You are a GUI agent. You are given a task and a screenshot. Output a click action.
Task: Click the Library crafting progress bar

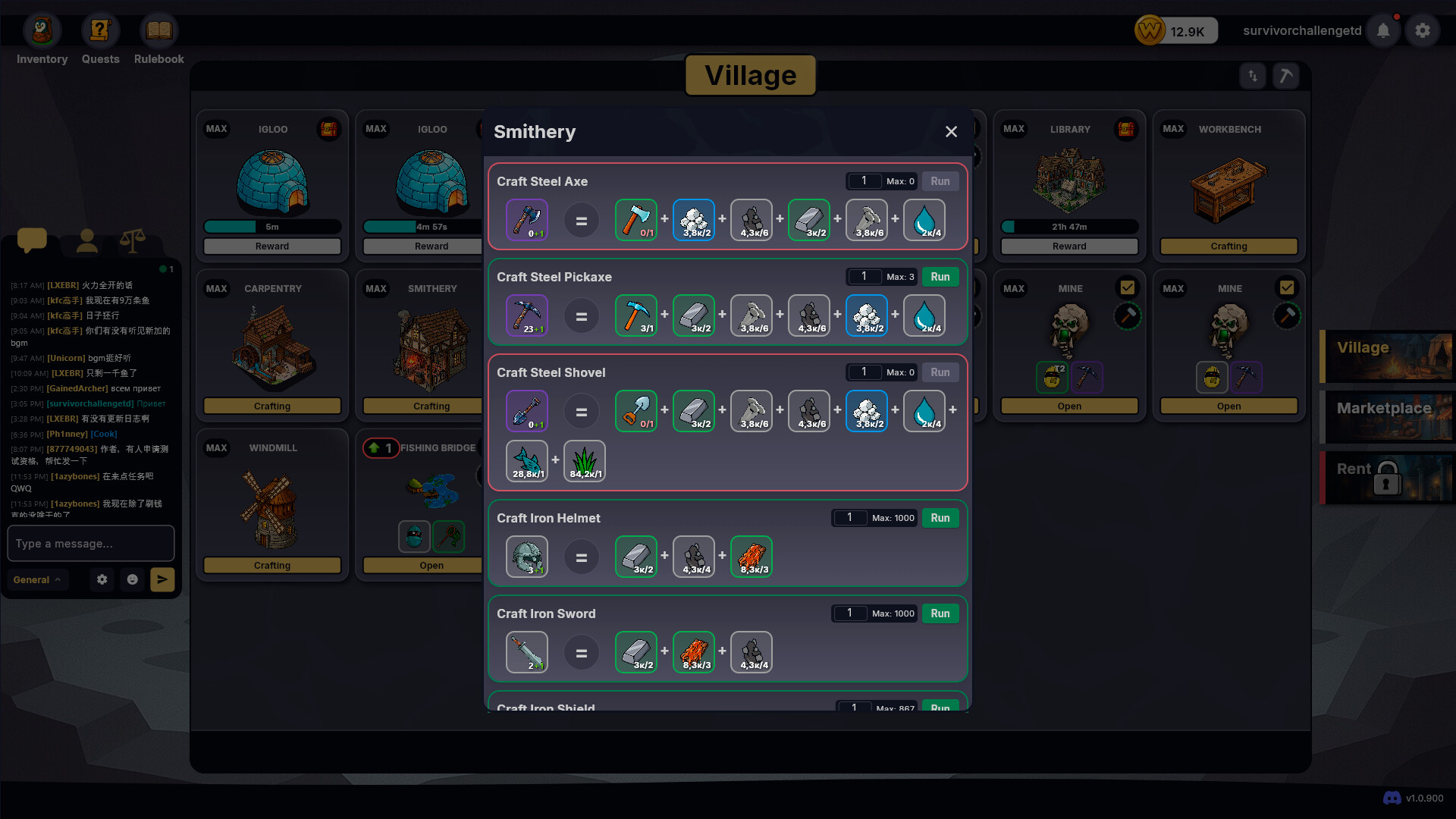(x=1069, y=227)
